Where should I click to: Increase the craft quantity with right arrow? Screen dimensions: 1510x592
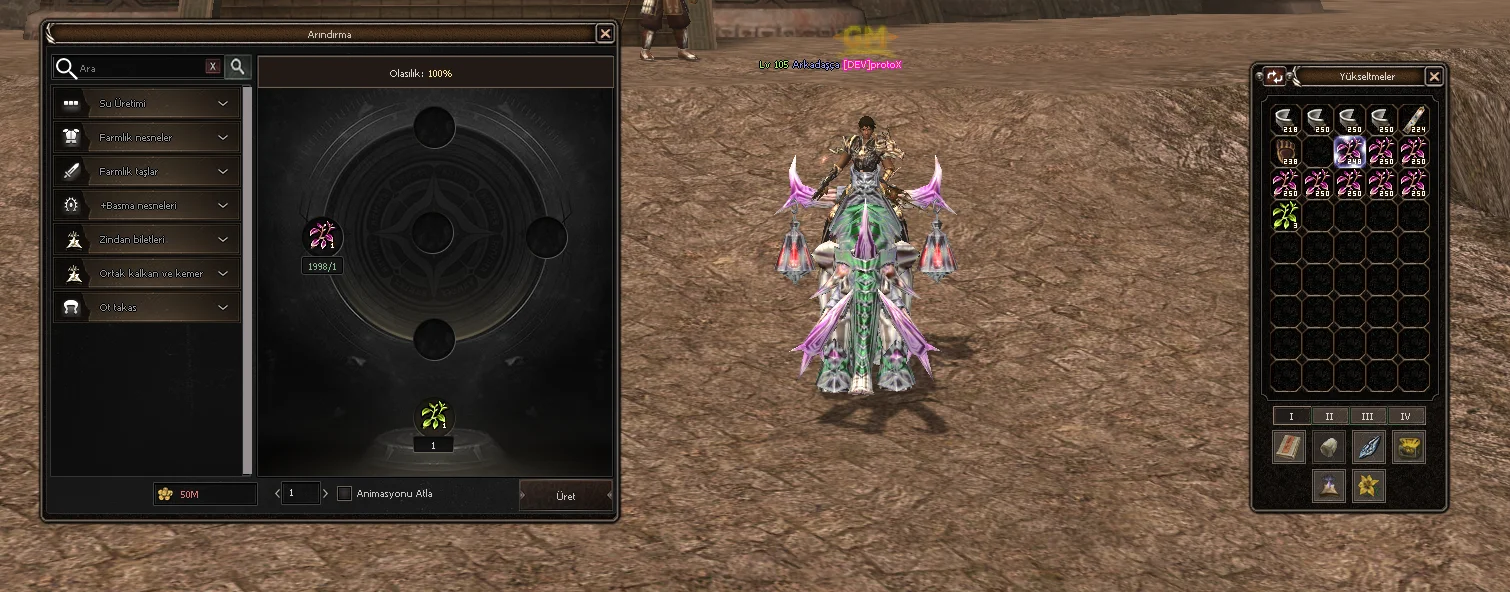tap(326, 493)
